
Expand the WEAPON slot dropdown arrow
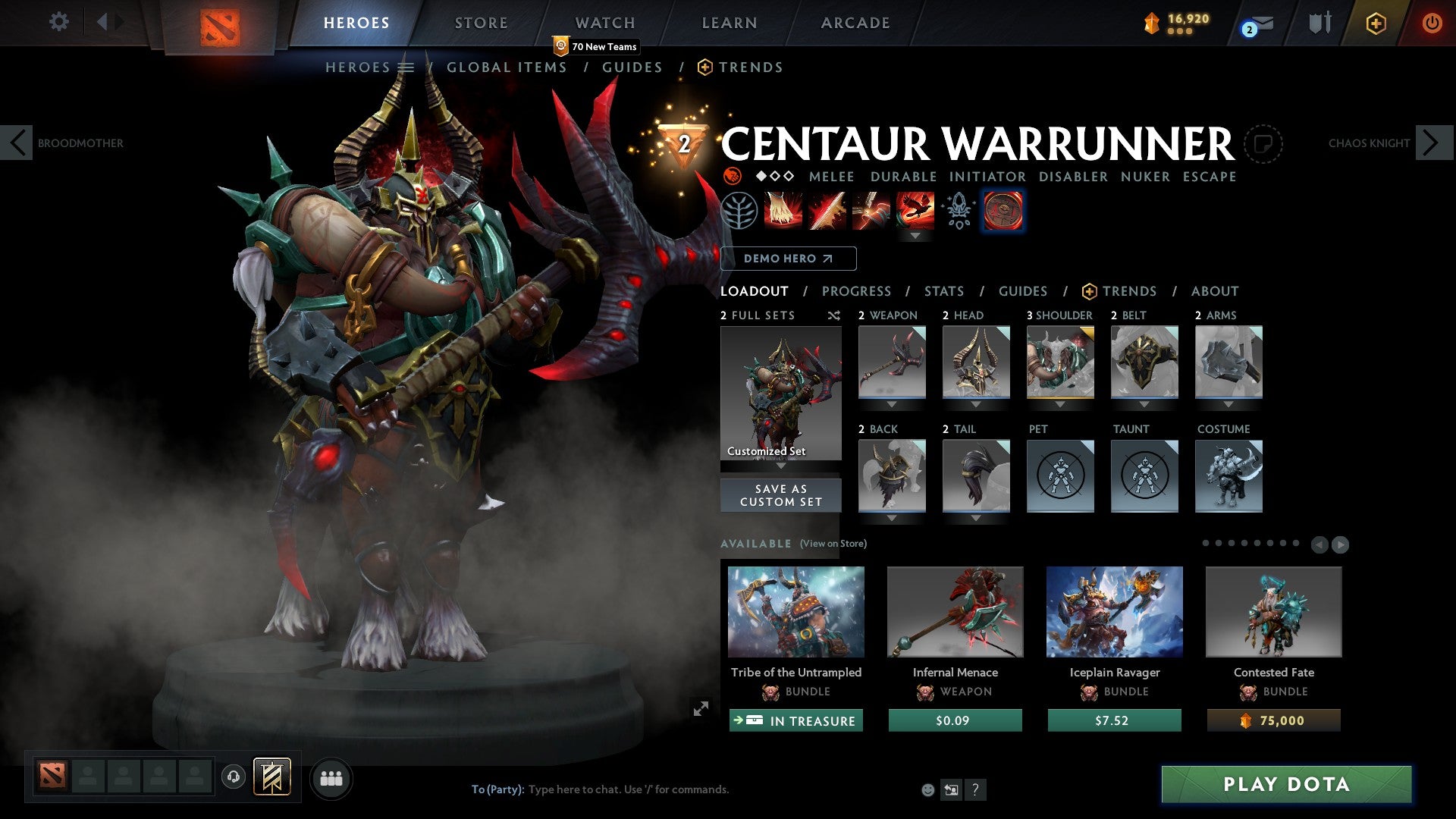891,405
